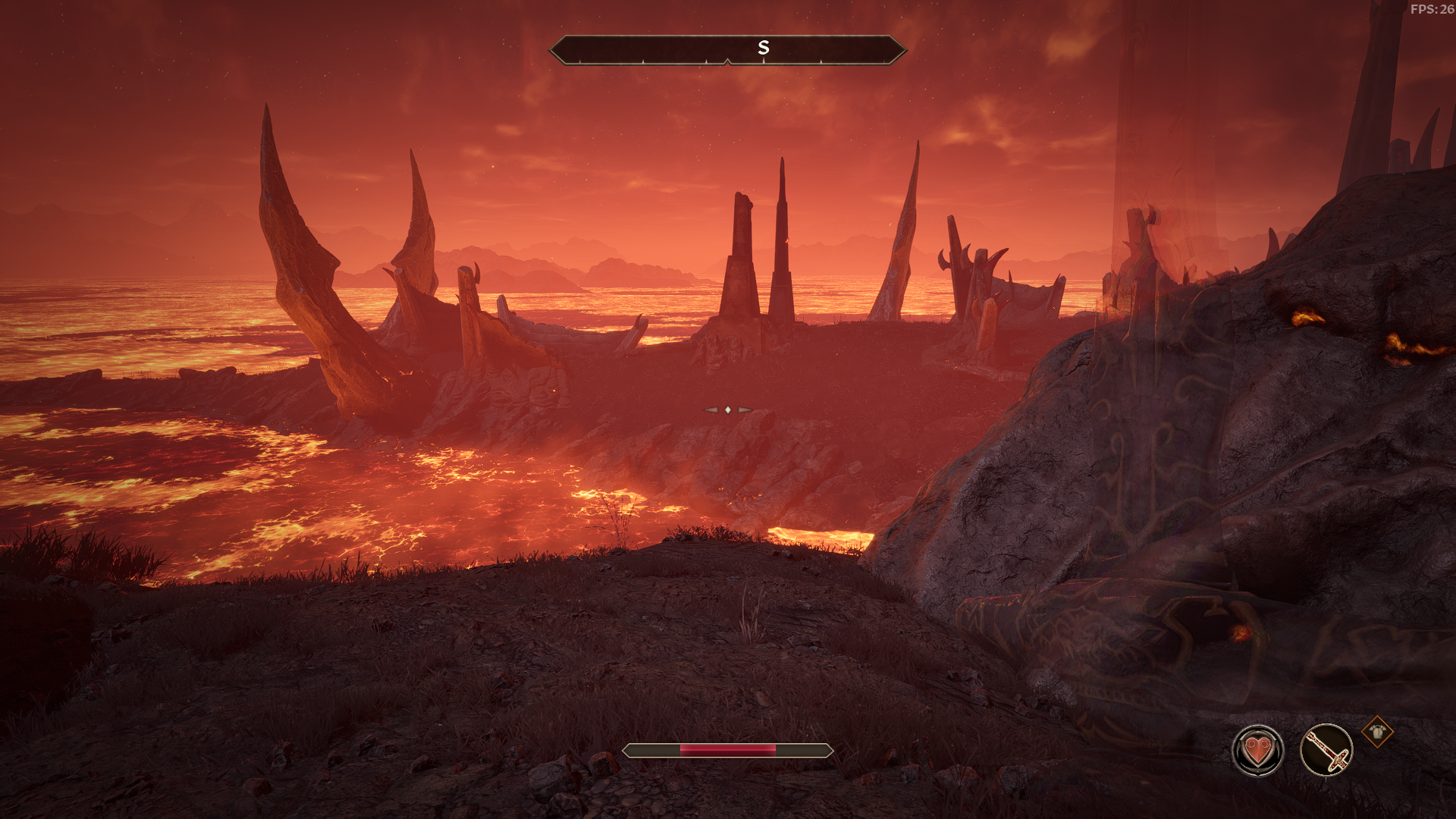
Task: Click the equipped sword weapon icon
Action: 1326,751
